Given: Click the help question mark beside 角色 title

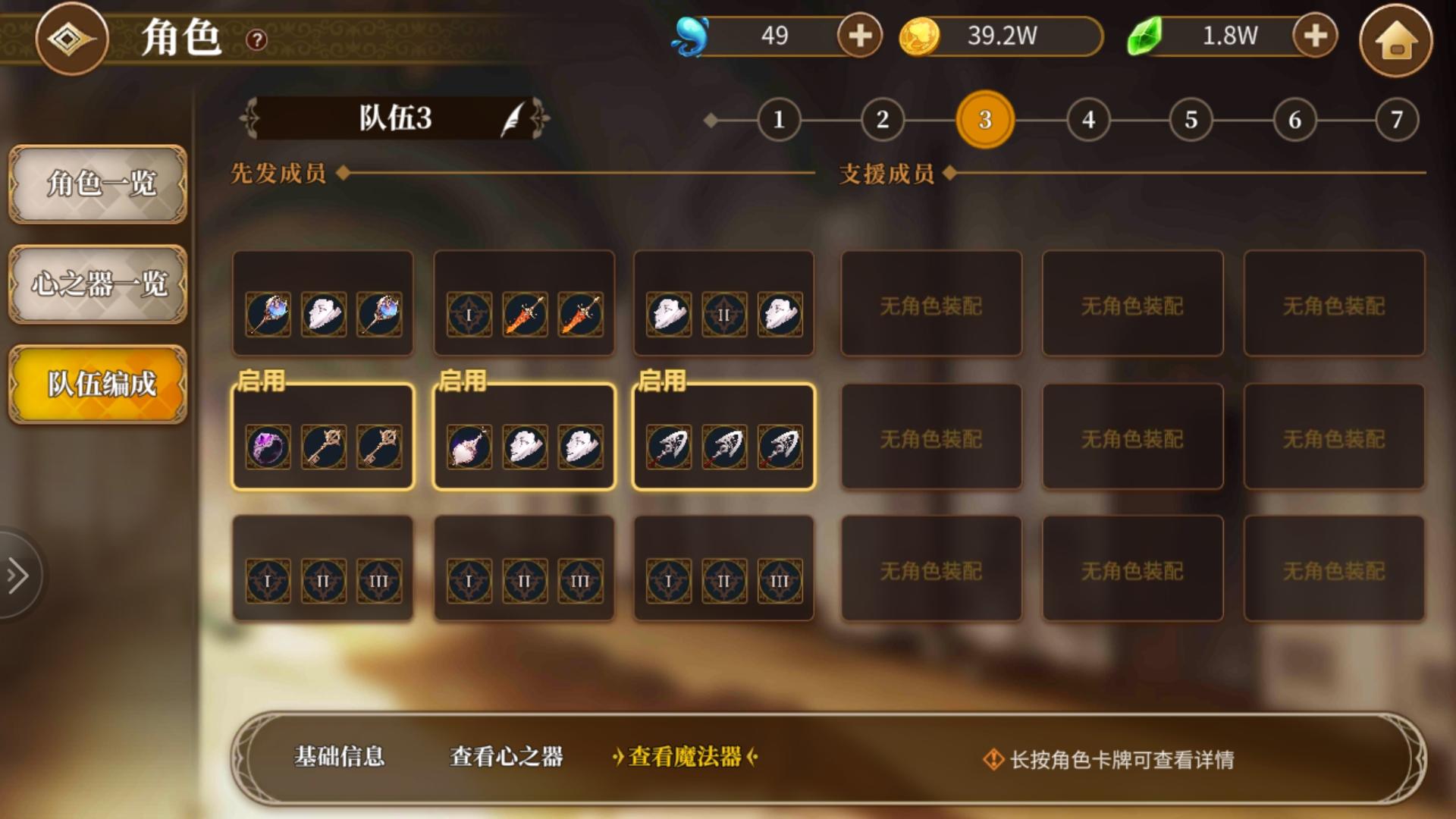Looking at the screenshot, I should click(x=256, y=42).
